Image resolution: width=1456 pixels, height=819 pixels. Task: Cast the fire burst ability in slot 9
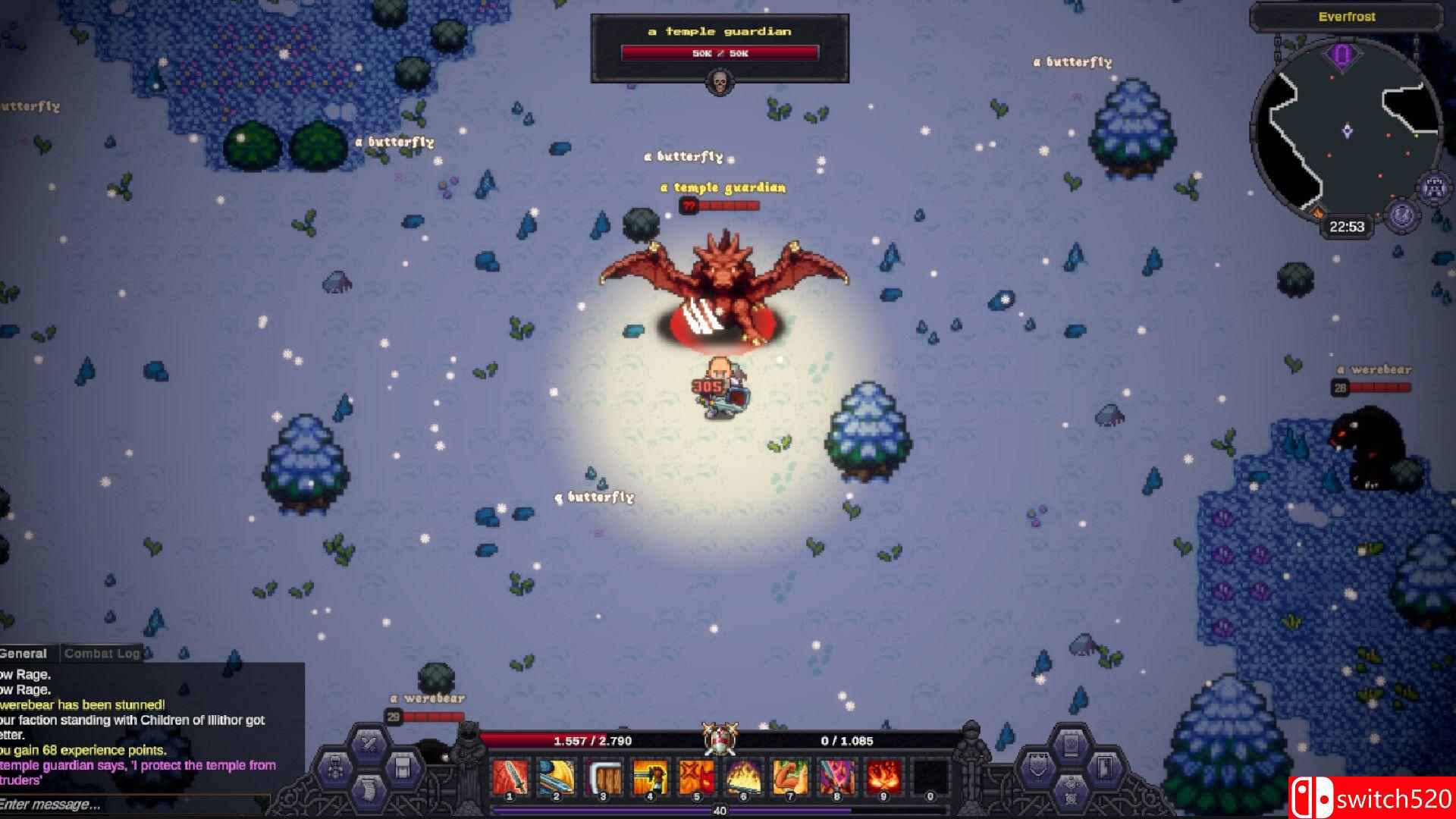pyautogui.click(x=884, y=777)
